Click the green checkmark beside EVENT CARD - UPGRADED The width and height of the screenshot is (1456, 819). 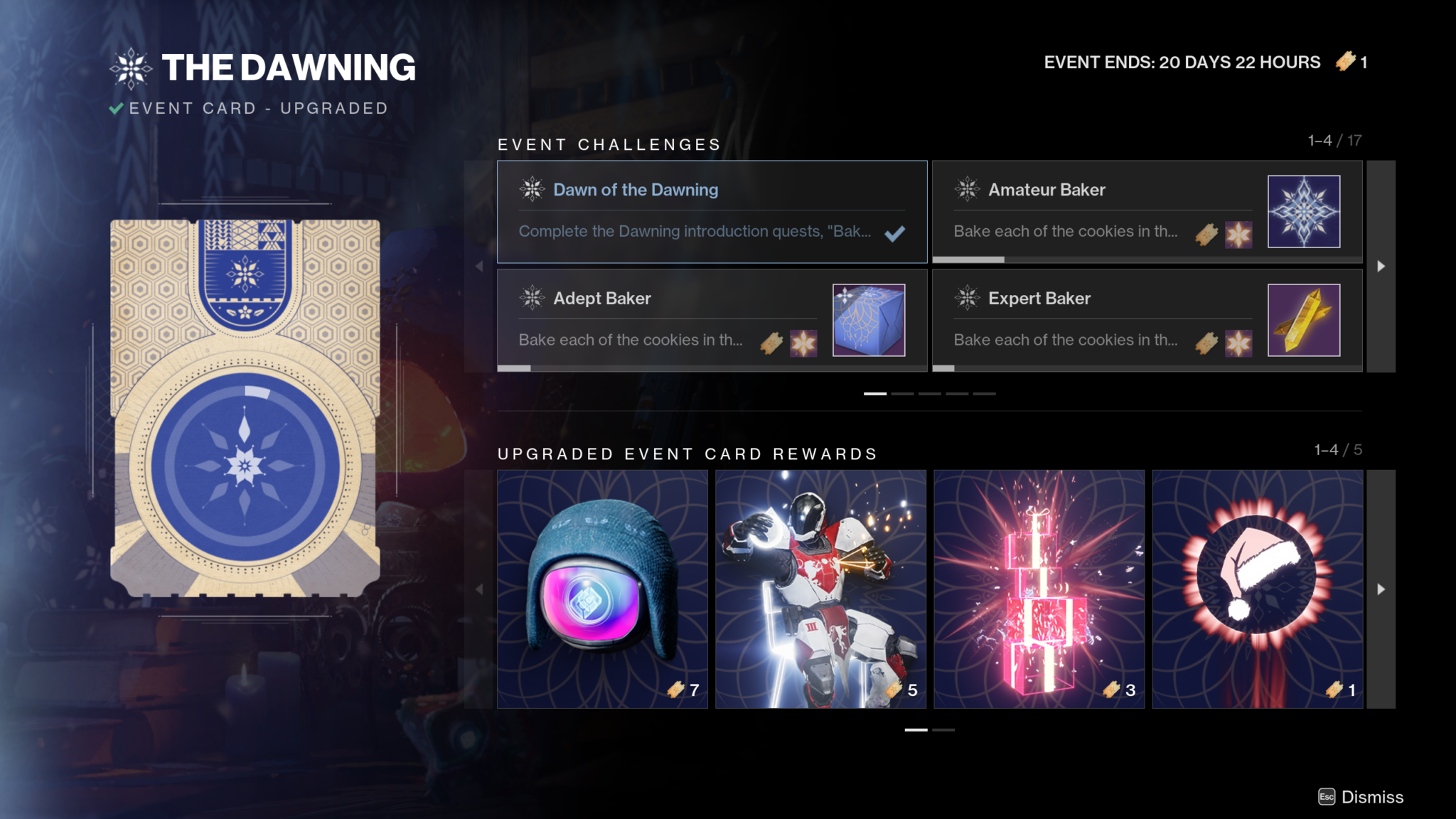(x=115, y=108)
